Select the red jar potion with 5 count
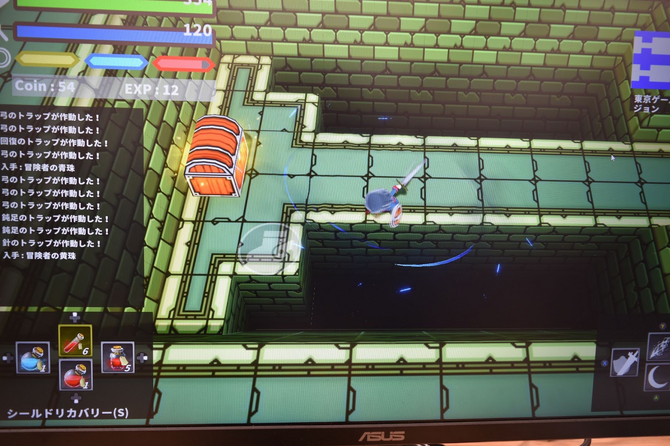 click(118, 357)
